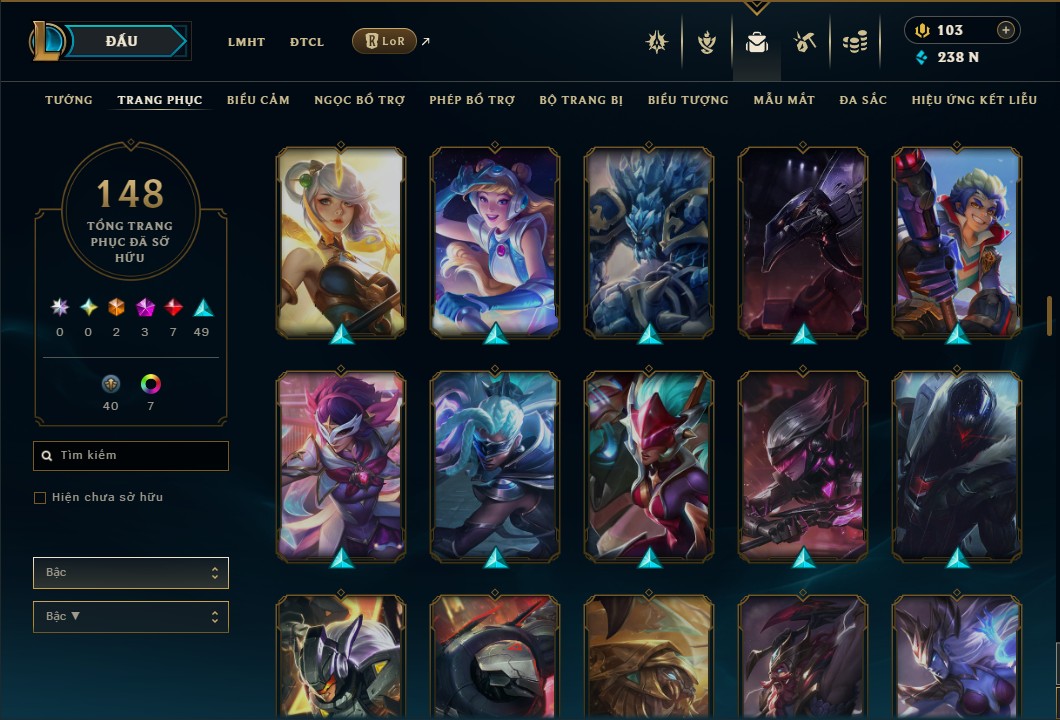
Task: Open the BIỂU CẢM tab
Action: [x=258, y=100]
